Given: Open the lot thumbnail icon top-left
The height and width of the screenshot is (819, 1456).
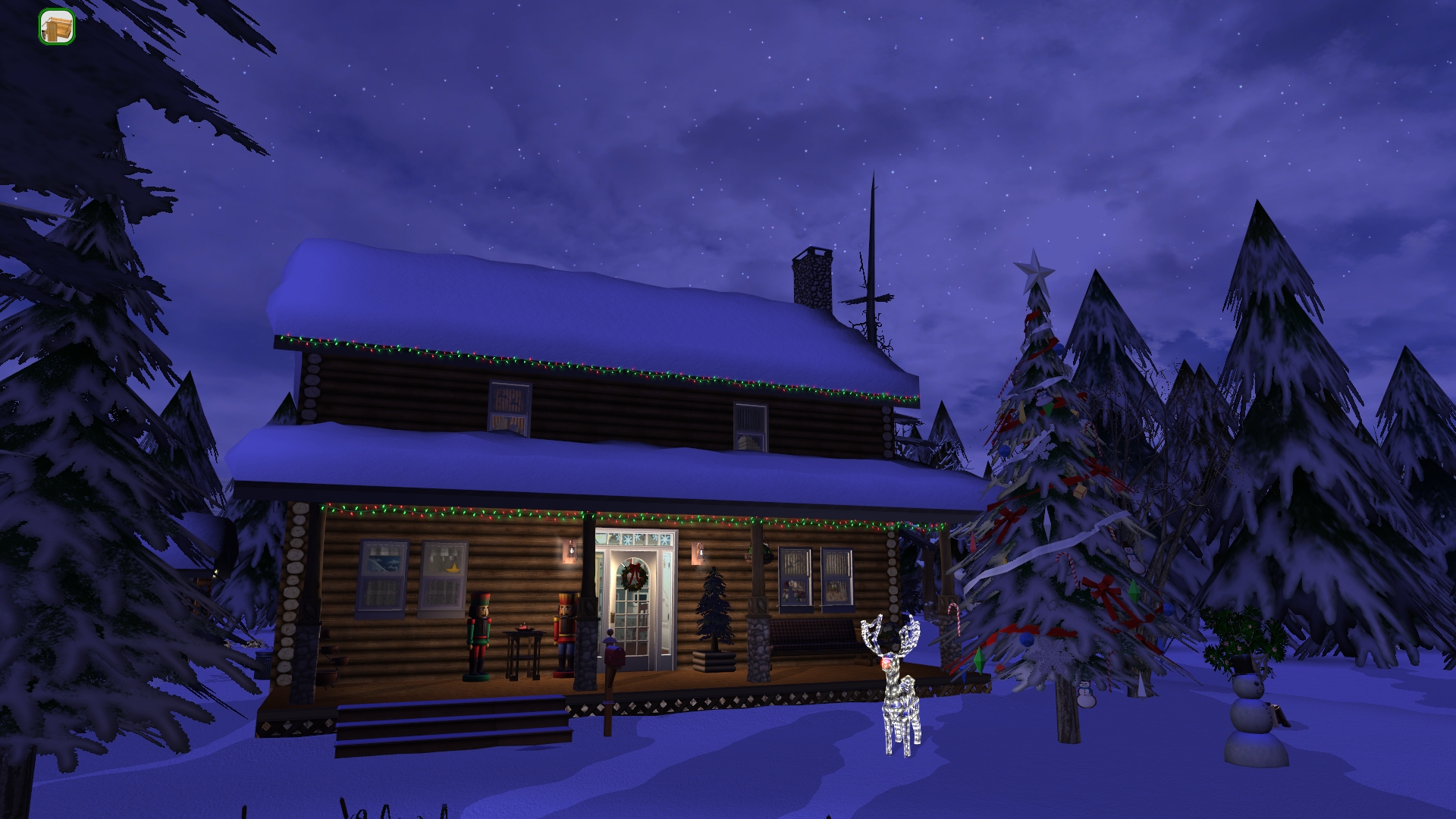Looking at the screenshot, I should (57, 27).
